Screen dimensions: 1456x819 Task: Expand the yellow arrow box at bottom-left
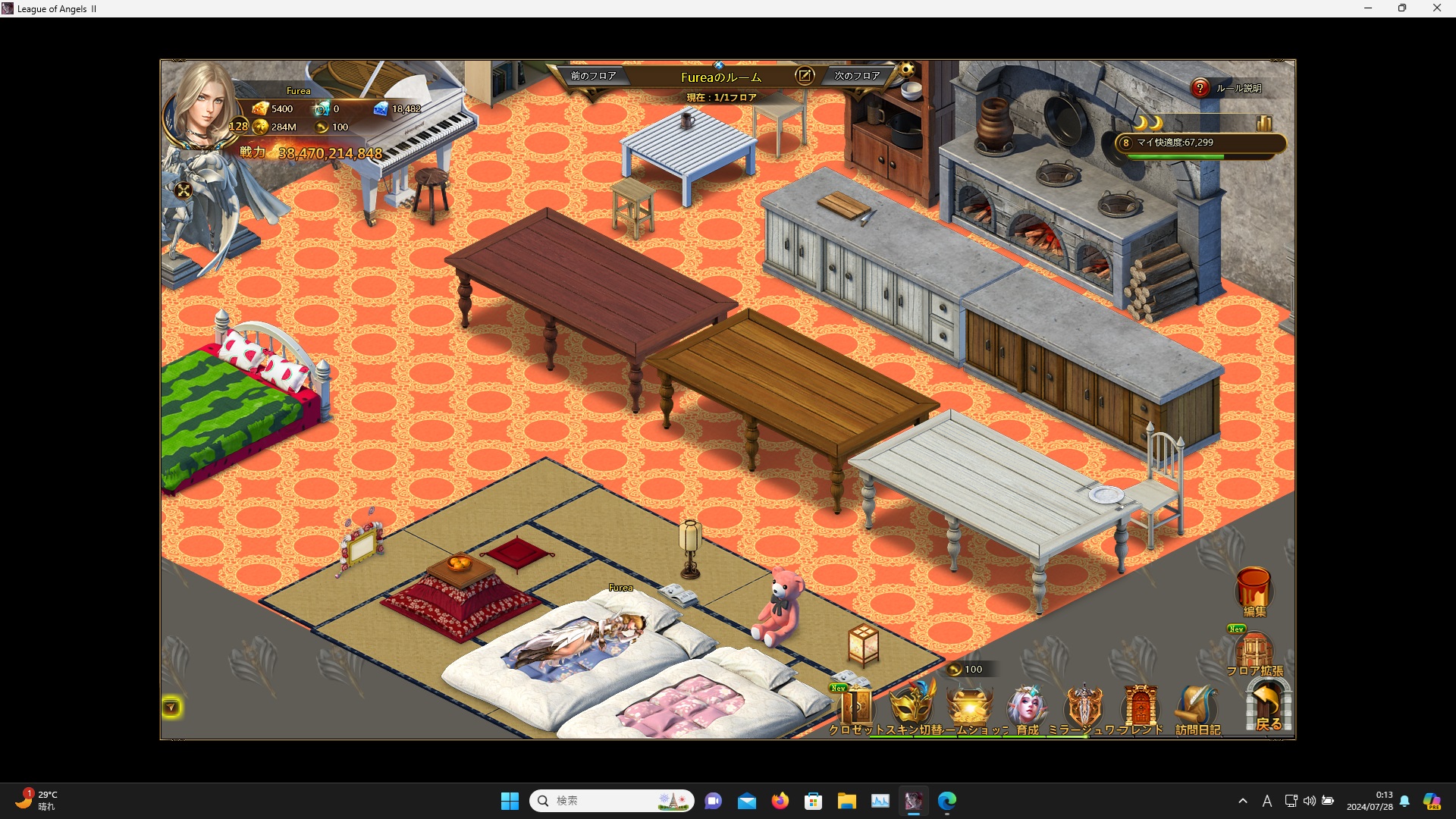coord(171,708)
